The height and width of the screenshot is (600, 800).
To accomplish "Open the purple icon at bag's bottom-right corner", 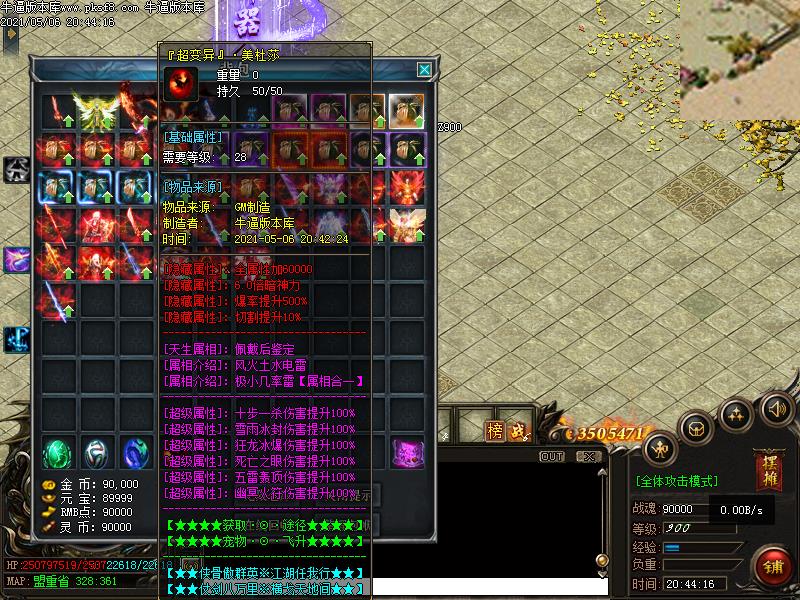I will [x=407, y=452].
